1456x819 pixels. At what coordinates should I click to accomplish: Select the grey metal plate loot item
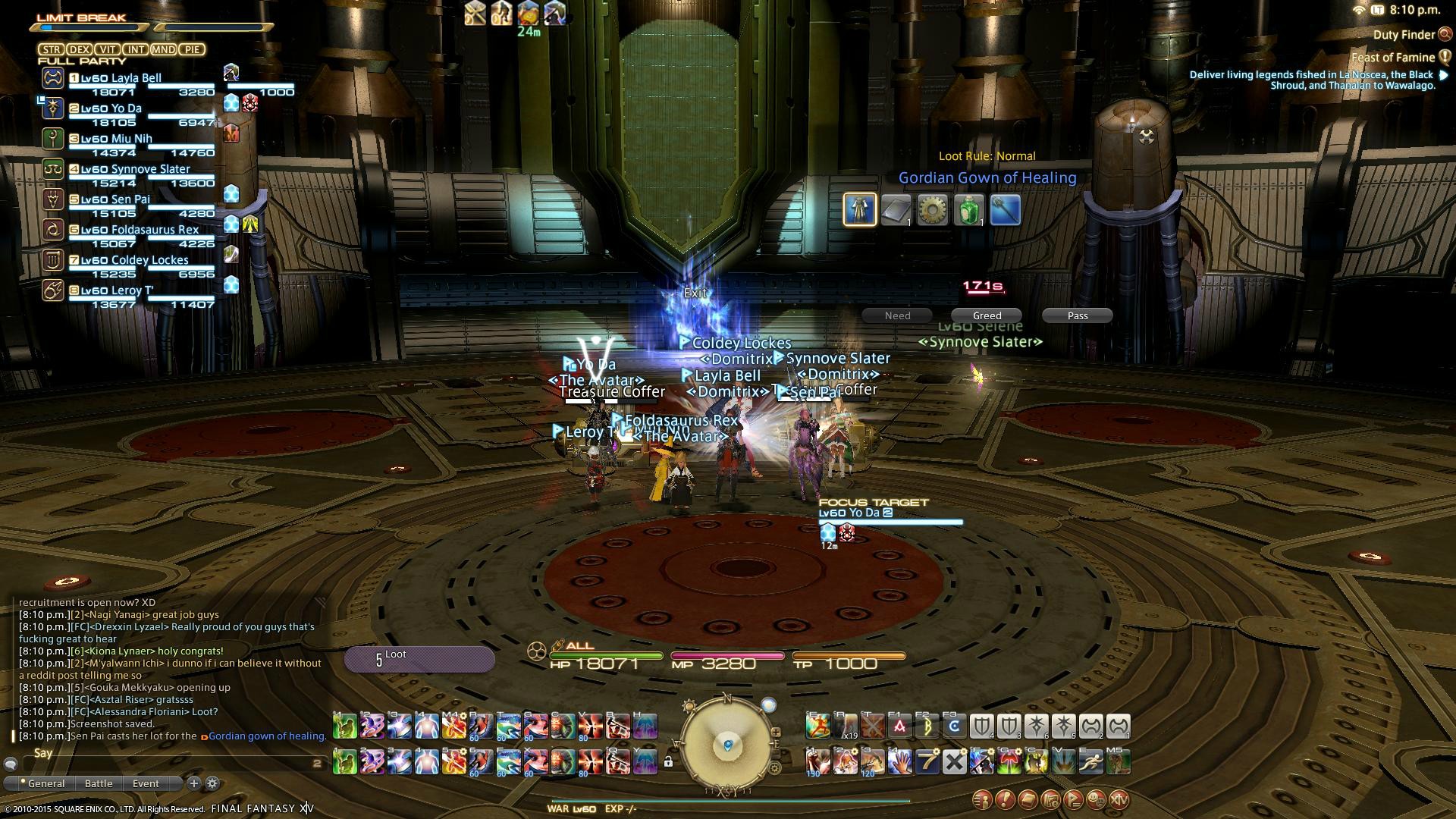pos(896,209)
